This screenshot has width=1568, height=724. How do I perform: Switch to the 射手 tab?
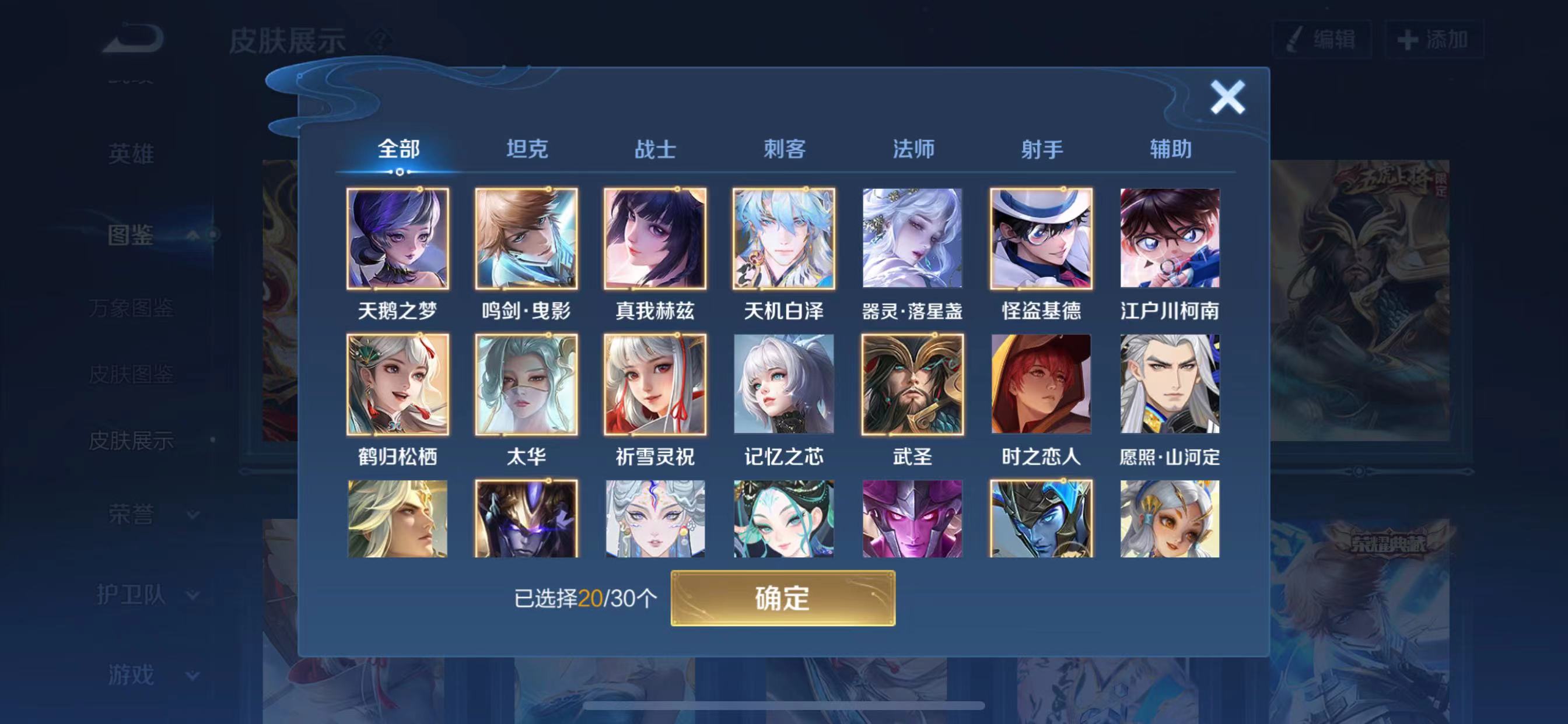1042,149
